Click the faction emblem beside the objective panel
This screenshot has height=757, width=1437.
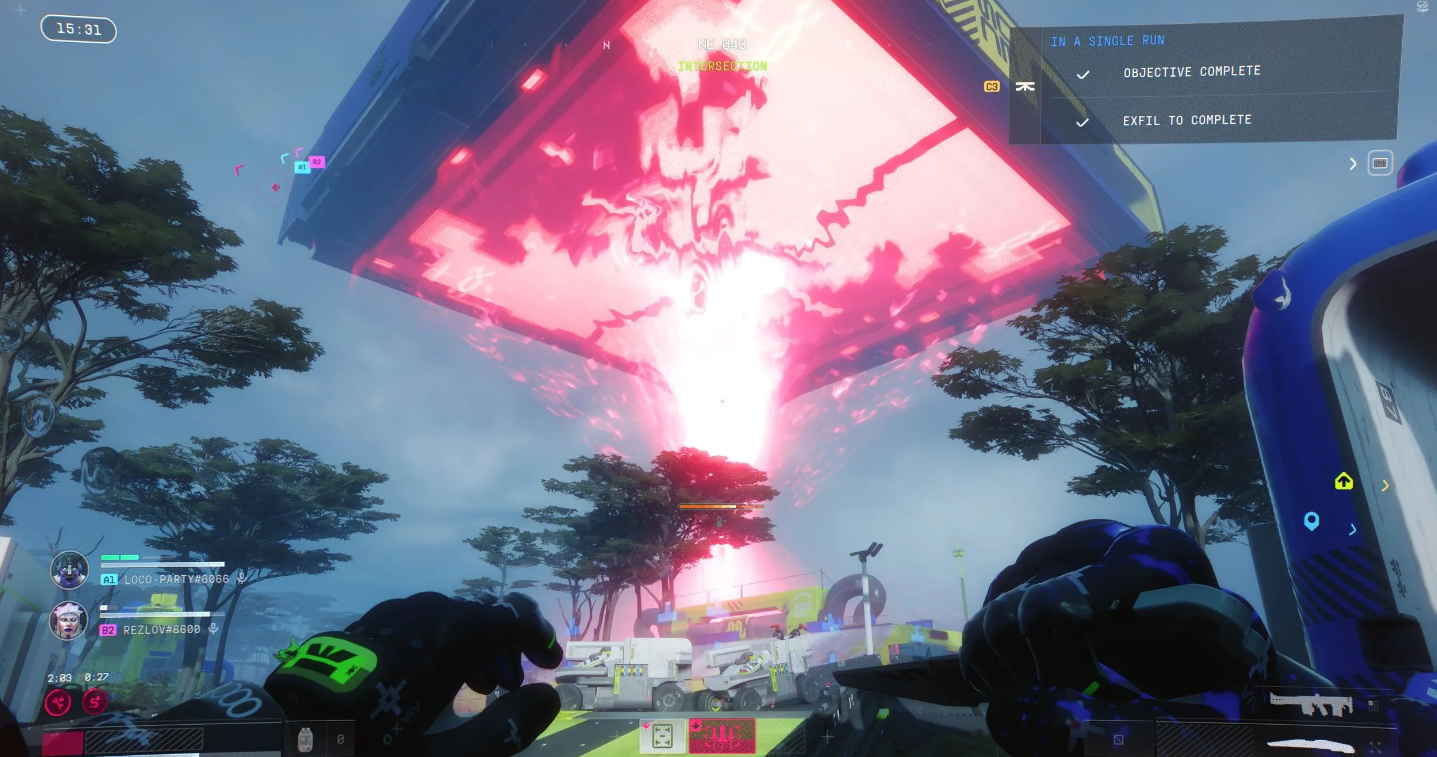click(x=1024, y=87)
